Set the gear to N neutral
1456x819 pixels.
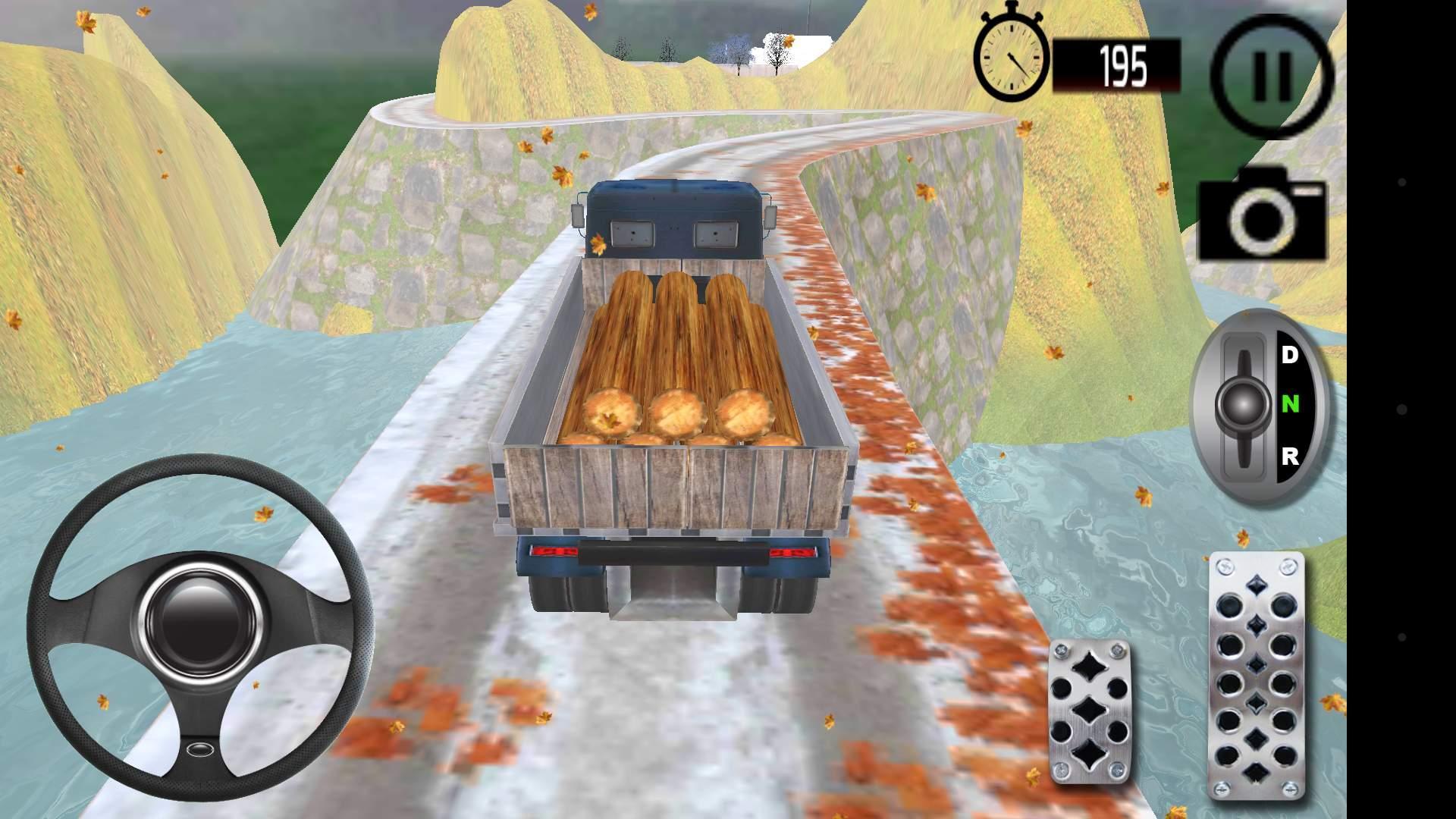click(1289, 405)
